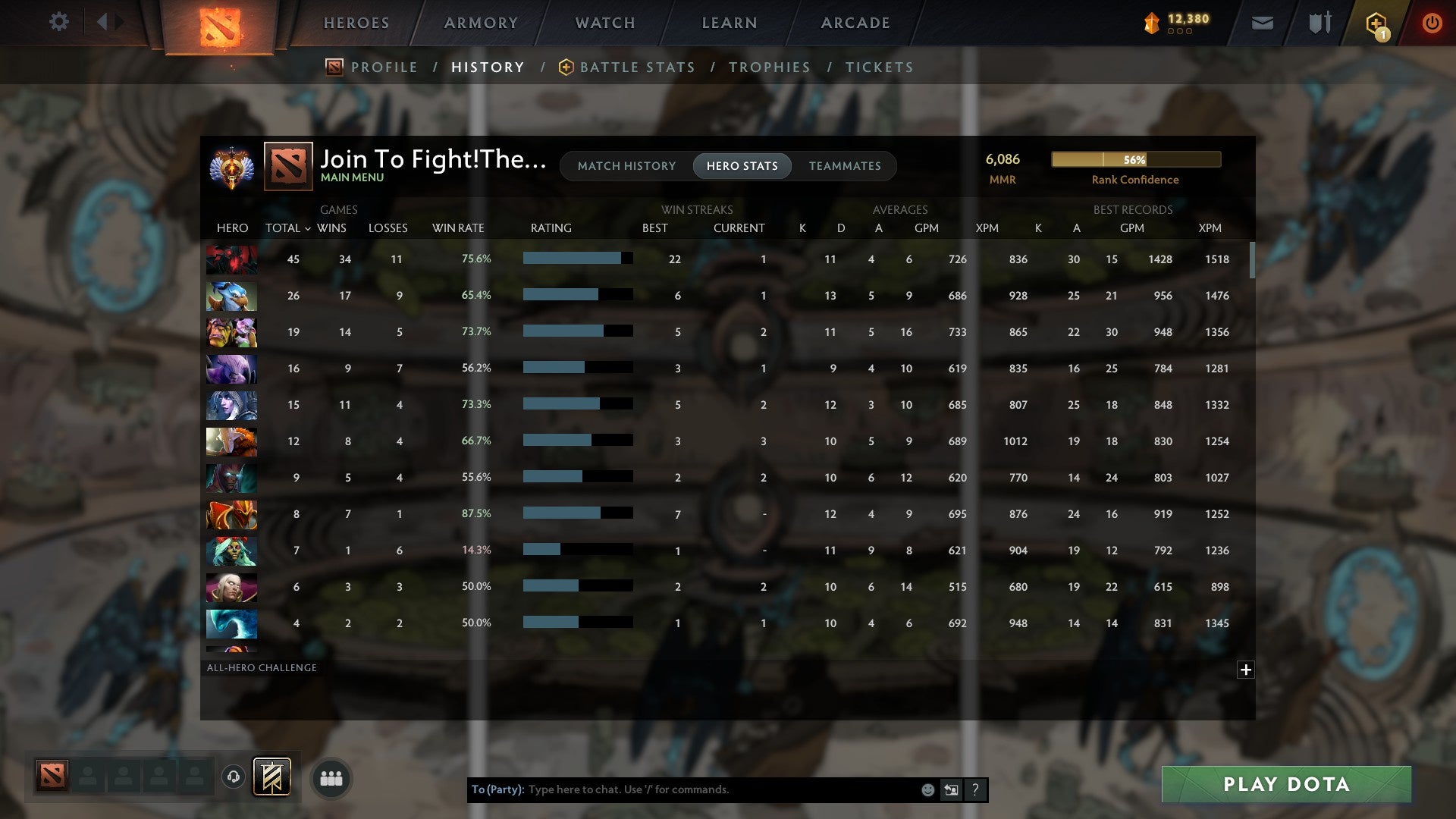The width and height of the screenshot is (1456, 819).
Task: Click the PLAY DOTA button
Action: coord(1284,785)
